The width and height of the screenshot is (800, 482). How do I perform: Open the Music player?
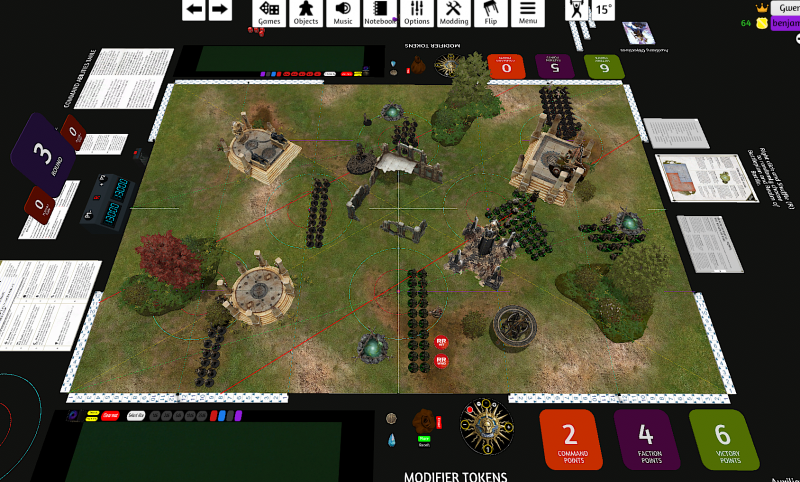coord(342,12)
